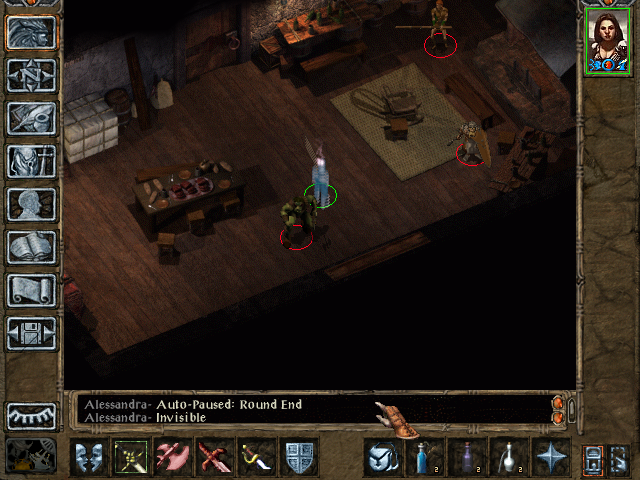Show the character record sheet

point(32,204)
